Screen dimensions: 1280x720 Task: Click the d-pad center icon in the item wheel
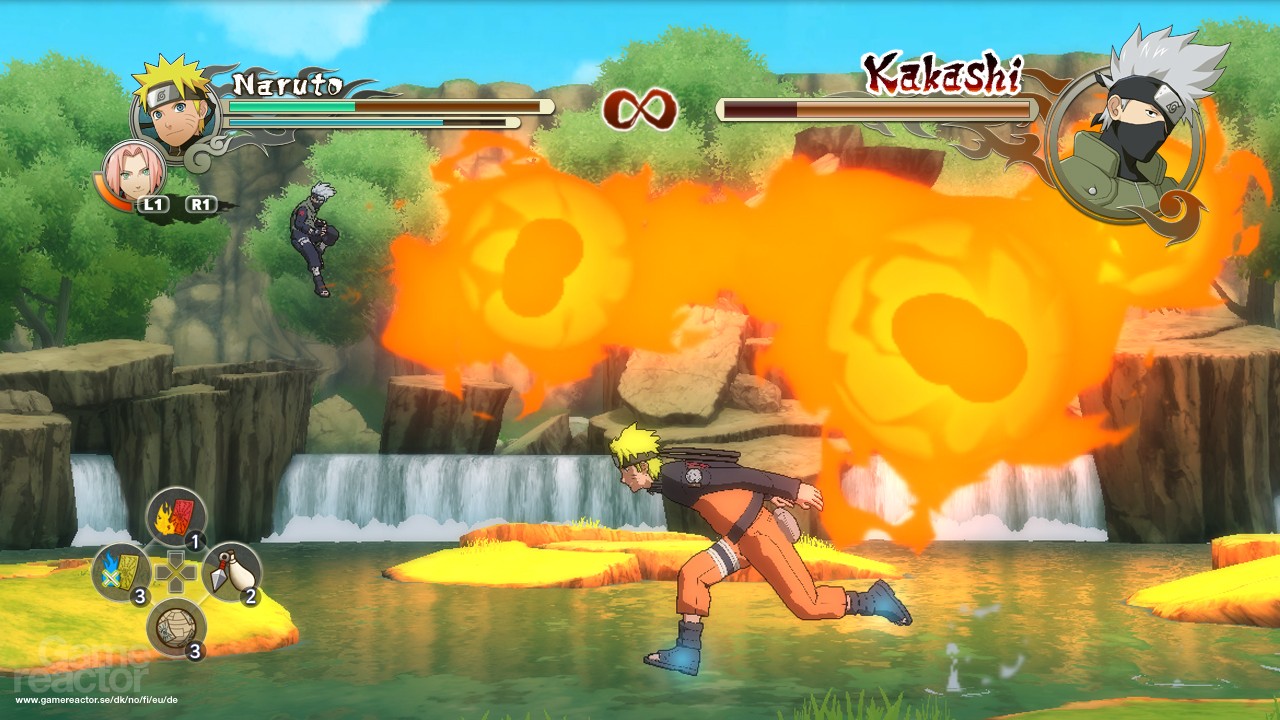177,571
